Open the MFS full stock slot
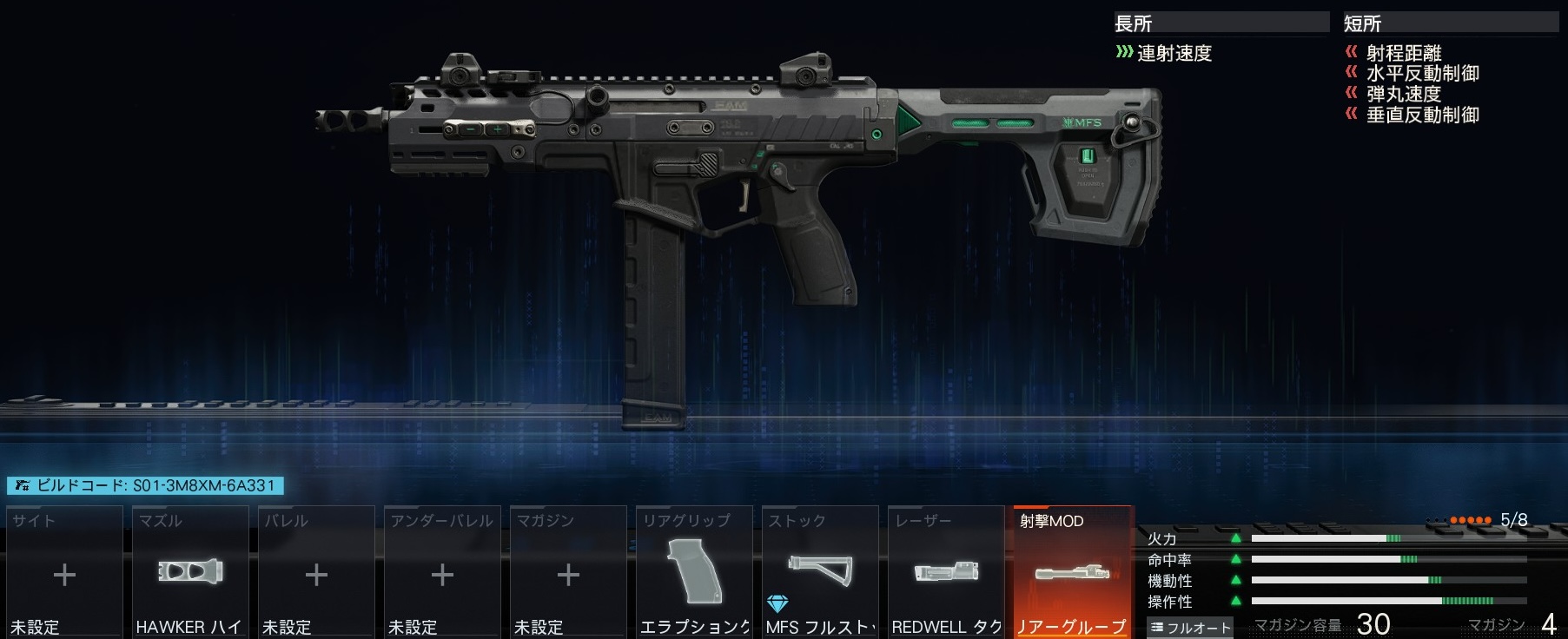The image size is (1568, 639). pyautogui.click(x=820, y=573)
